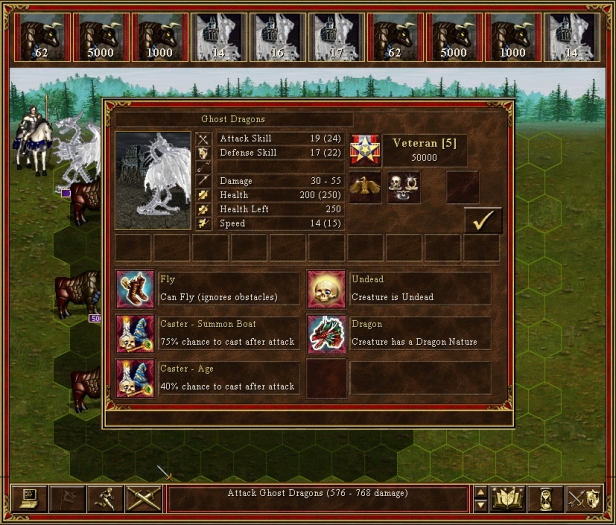
Task: Confirm the Ghost Dragons dialog with the checkmark
Action: pyautogui.click(x=483, y=220)
